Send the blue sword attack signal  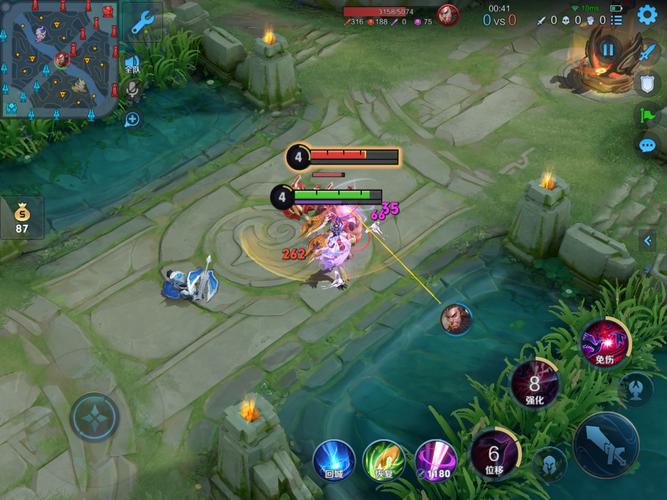coord(647,51)
